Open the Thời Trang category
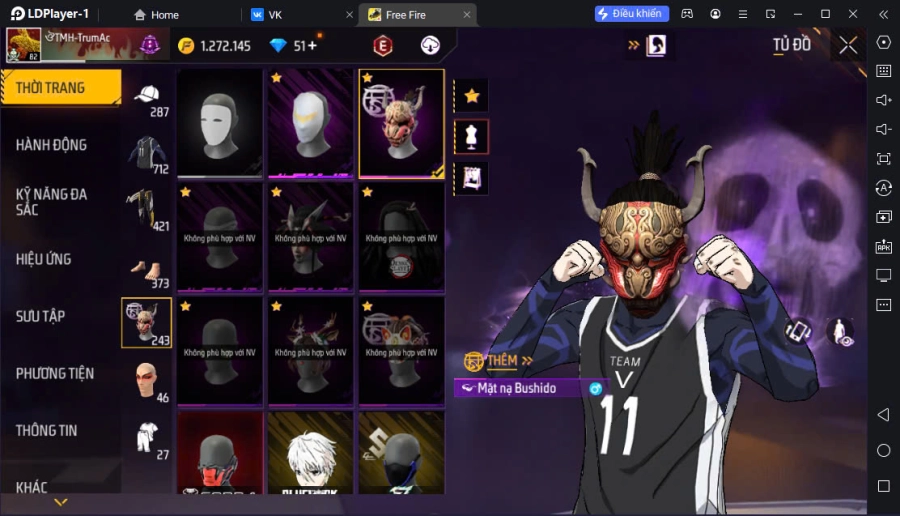 tap(52, 88)
